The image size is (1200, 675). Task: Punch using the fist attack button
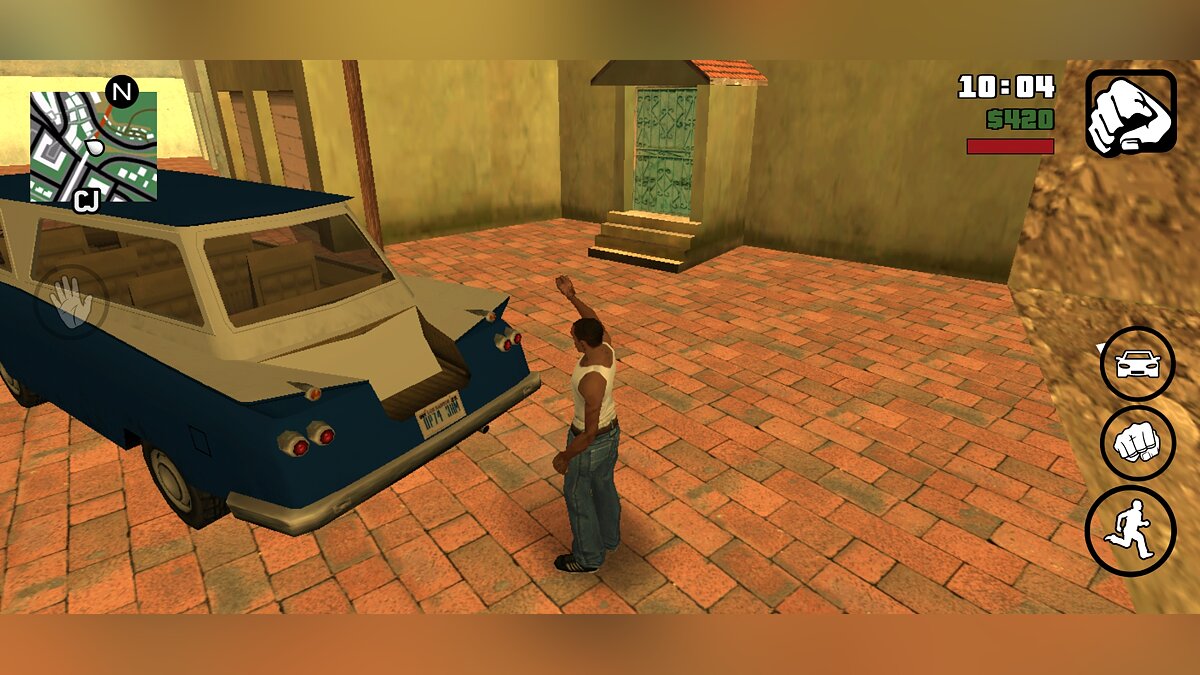(1137, 443)
